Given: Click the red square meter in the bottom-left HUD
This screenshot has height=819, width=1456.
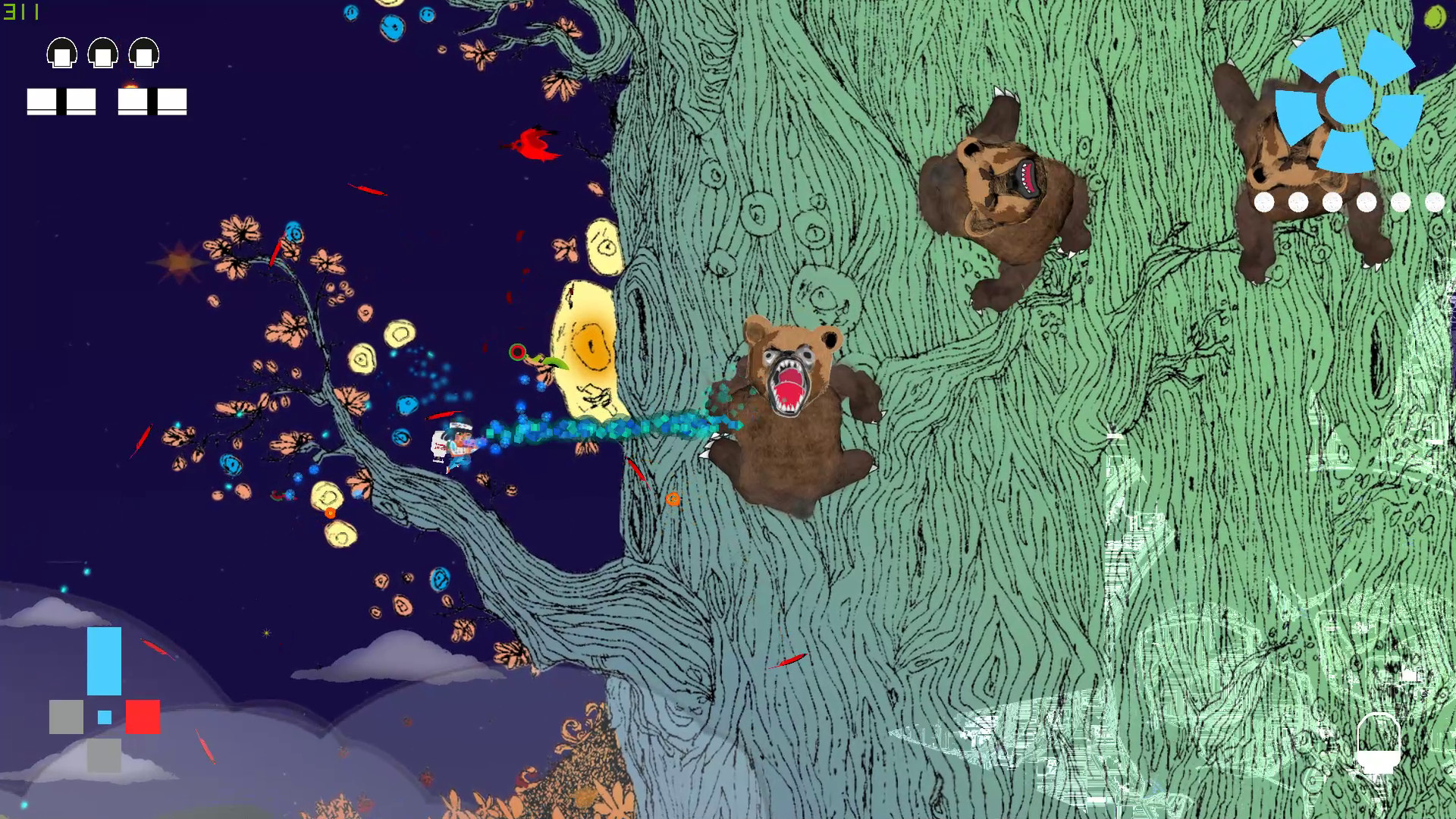Looking at the screenshot, I should [x=143, y=715].
